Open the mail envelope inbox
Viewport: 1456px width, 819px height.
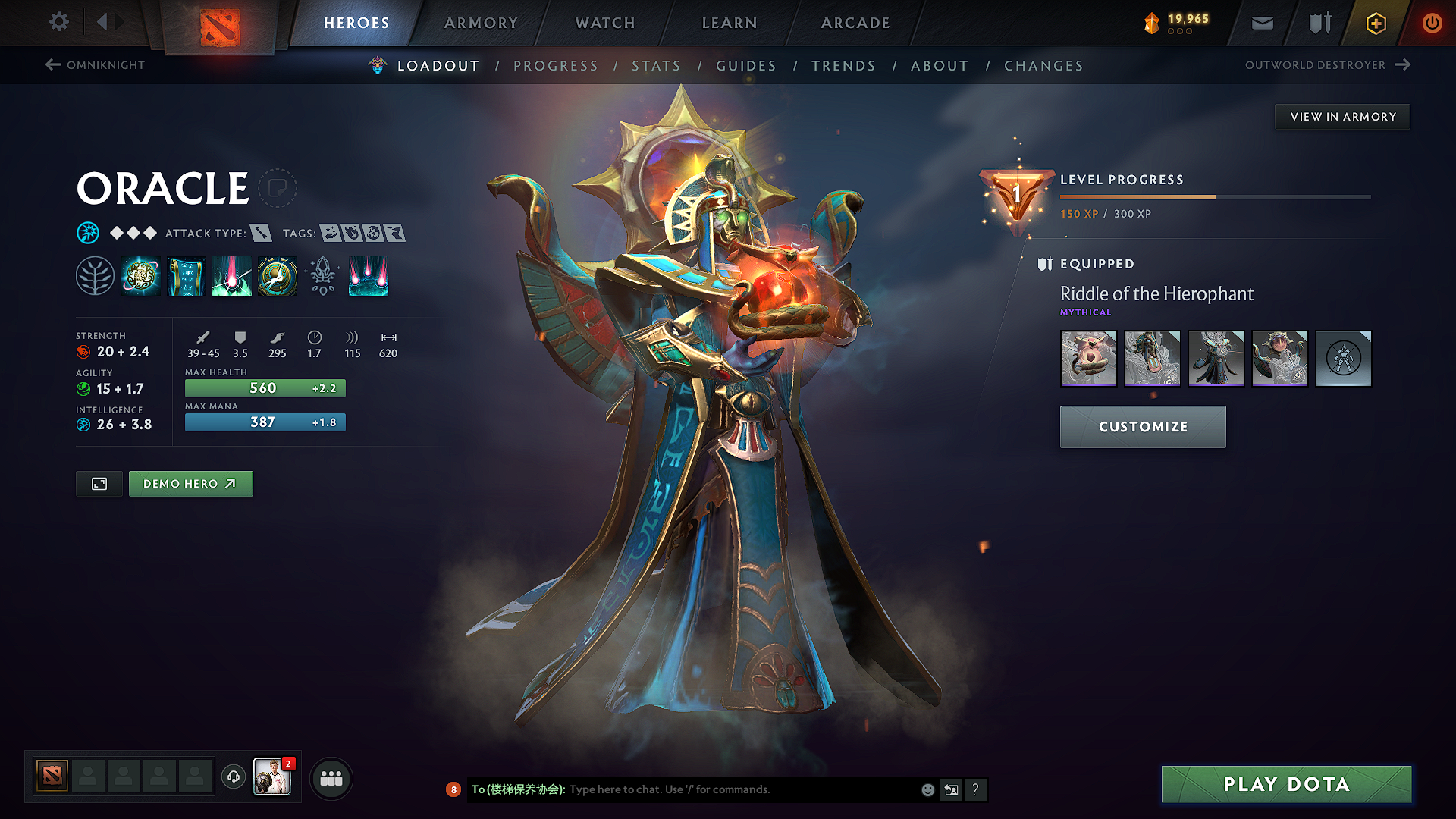click(1262, 23)
